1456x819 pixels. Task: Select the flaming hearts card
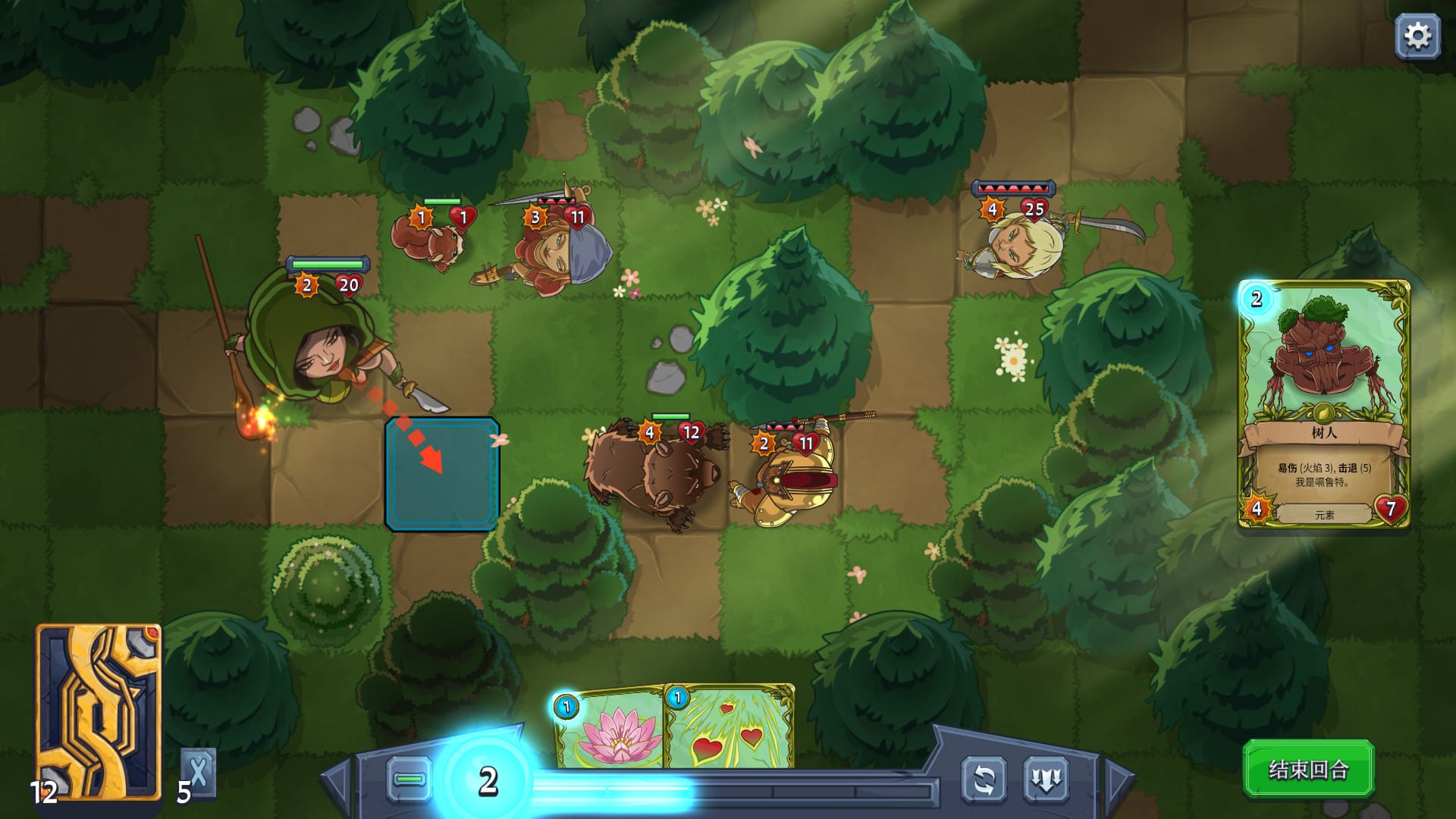point(730,728)
